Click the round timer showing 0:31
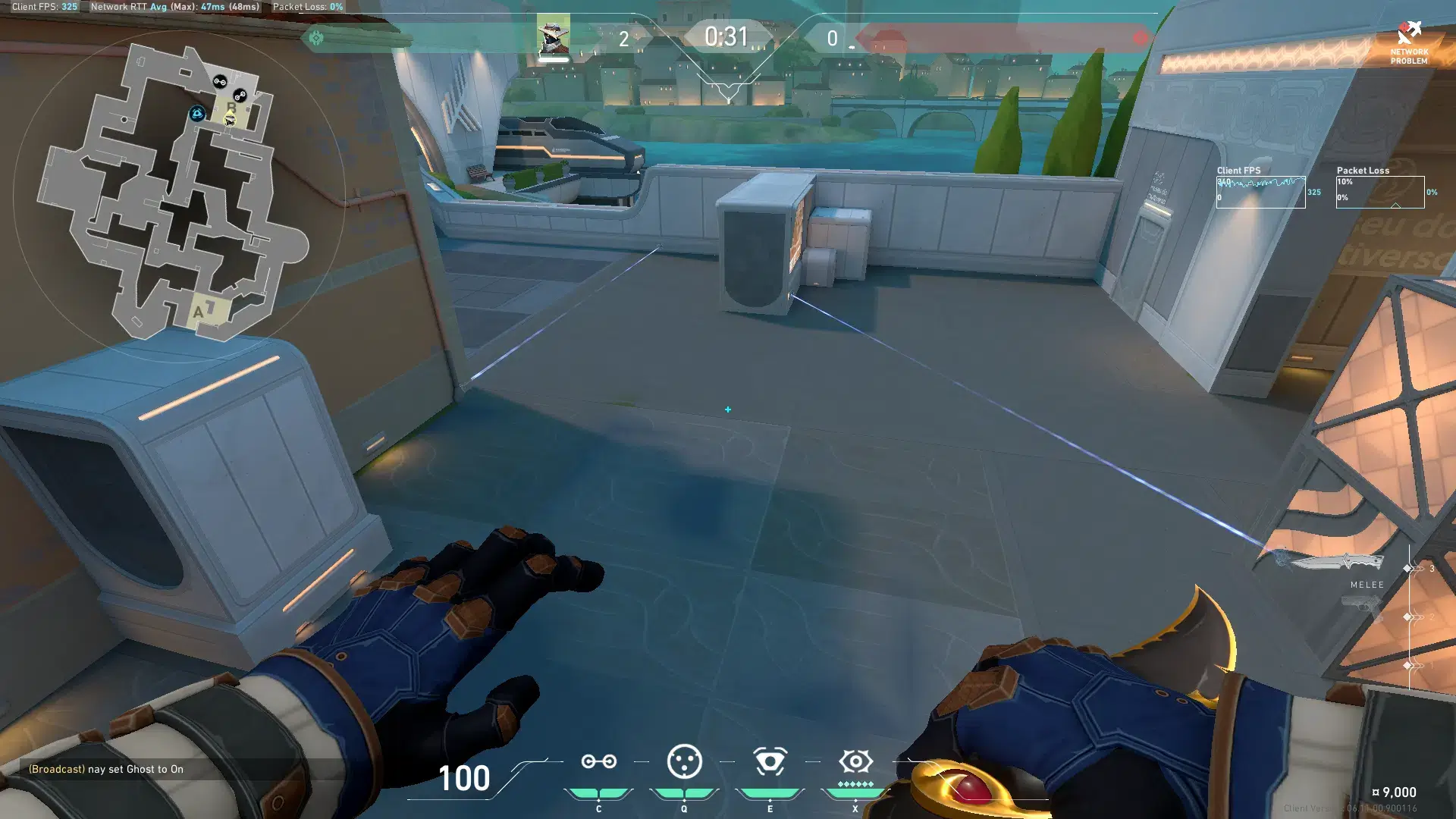The image size is (1456, 819). pyautogui.click(x=726, y=36)
